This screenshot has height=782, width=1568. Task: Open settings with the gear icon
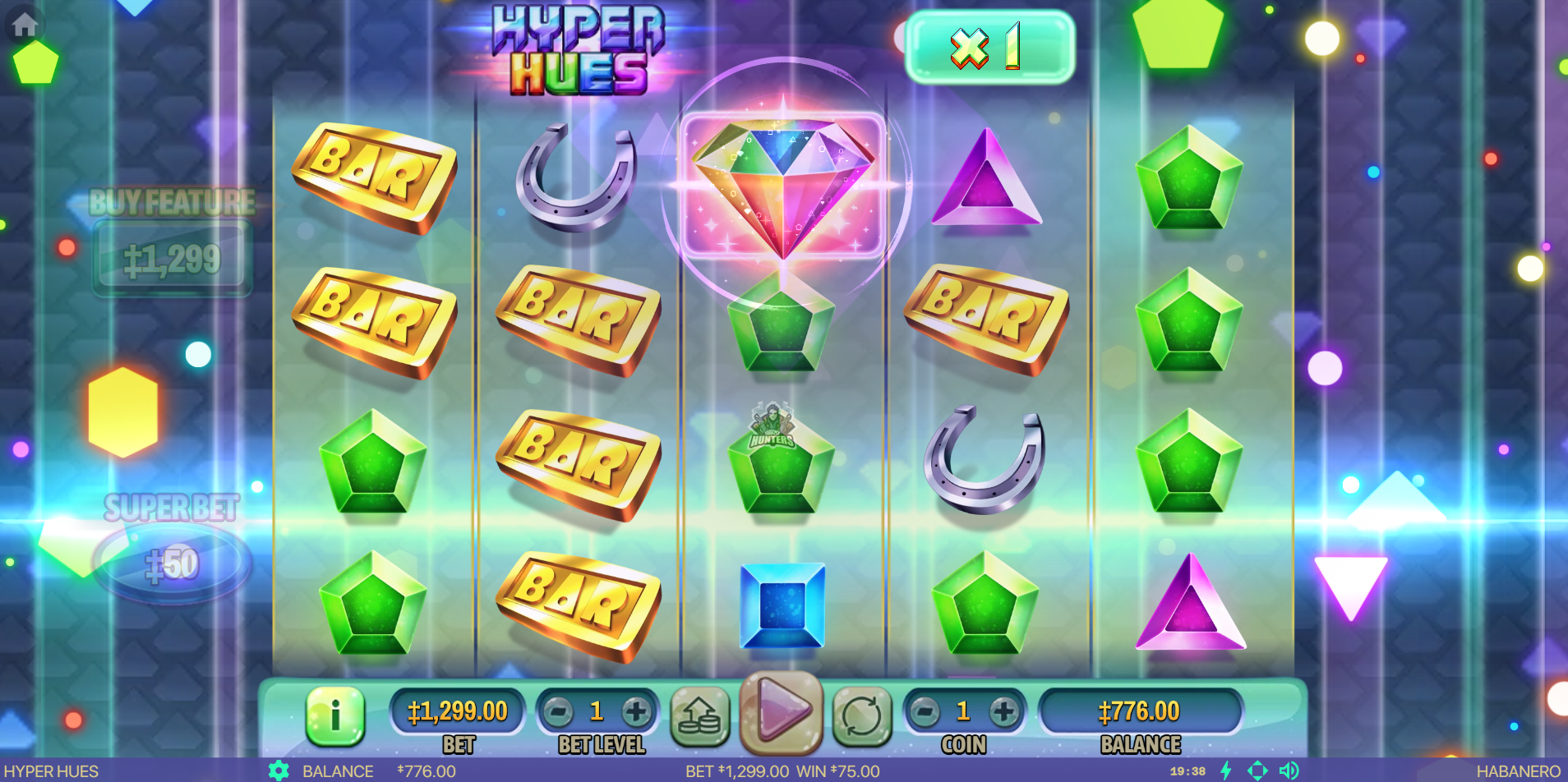click(x=279, y=770)
